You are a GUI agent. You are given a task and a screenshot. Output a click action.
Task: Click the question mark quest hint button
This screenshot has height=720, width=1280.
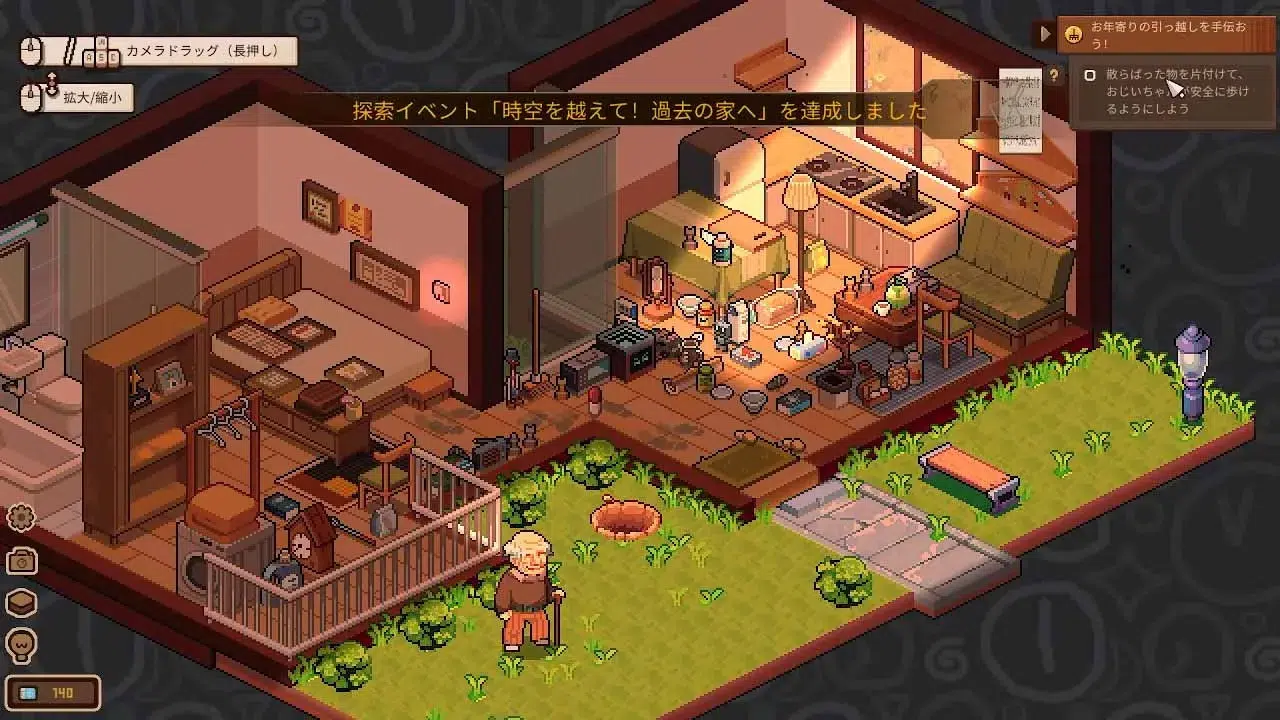(1053, 75)
